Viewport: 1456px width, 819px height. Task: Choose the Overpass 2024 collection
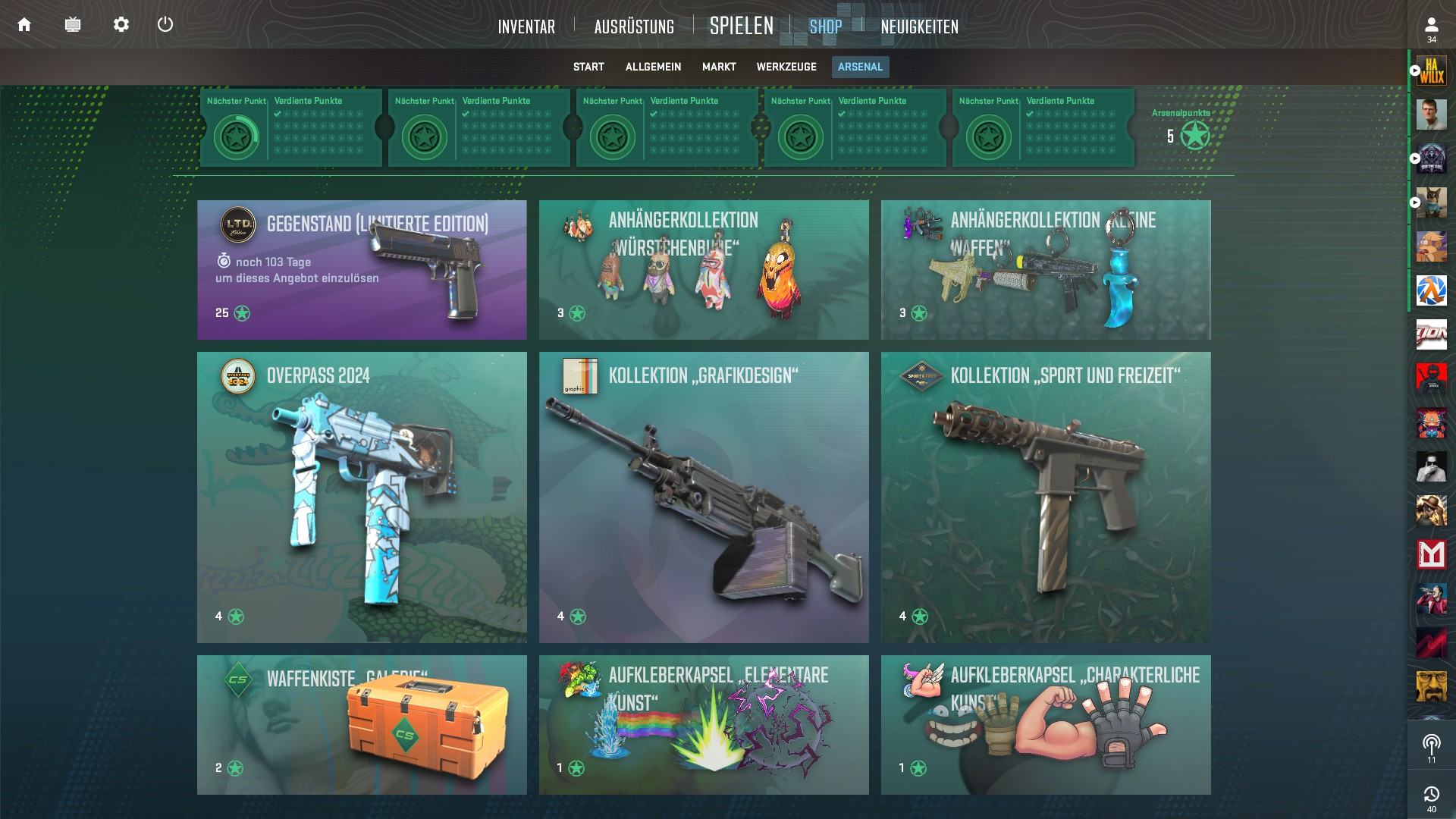(x=362, y=497)
